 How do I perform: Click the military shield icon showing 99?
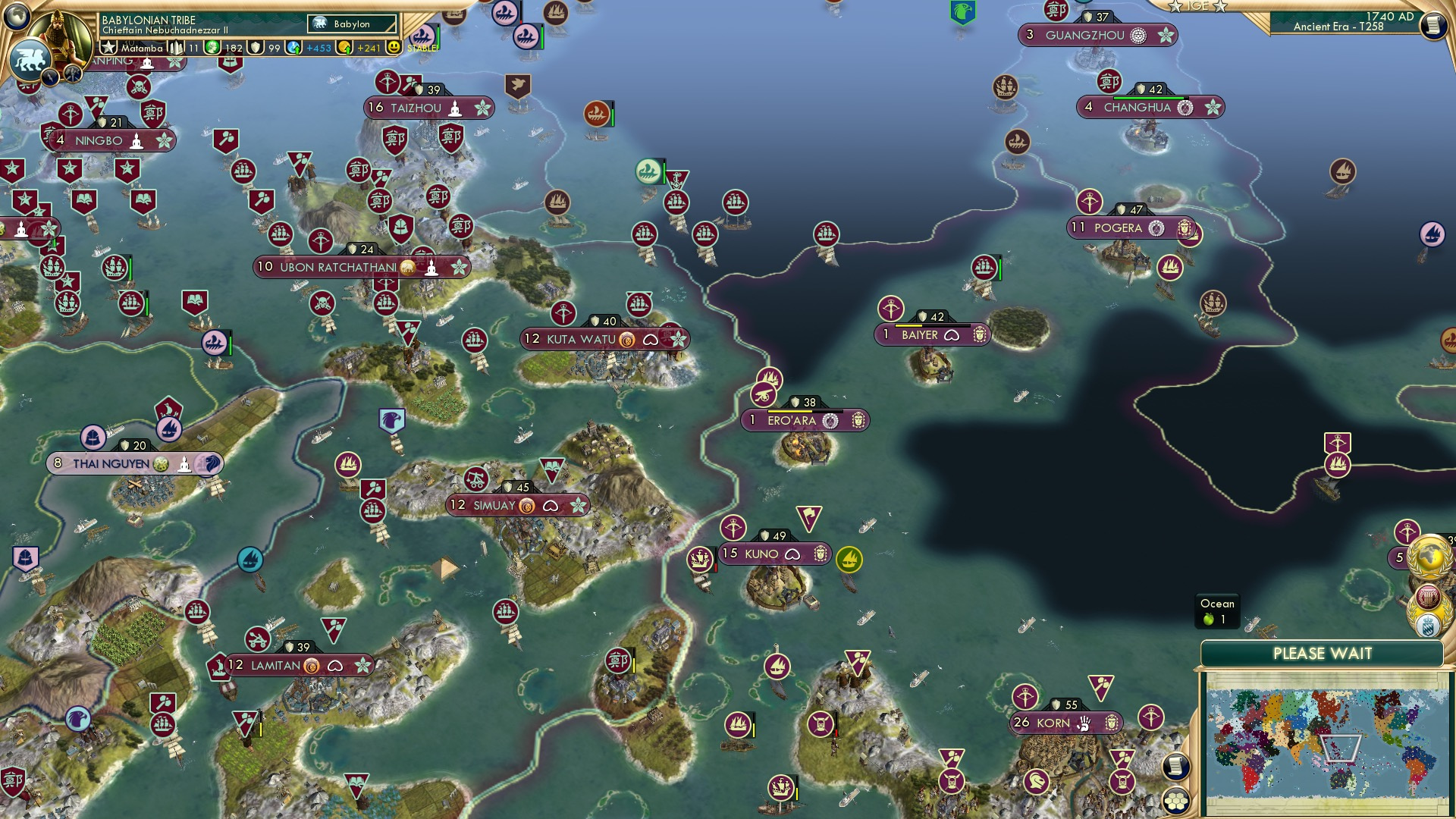pyautogui.click(x=256, y=47)
